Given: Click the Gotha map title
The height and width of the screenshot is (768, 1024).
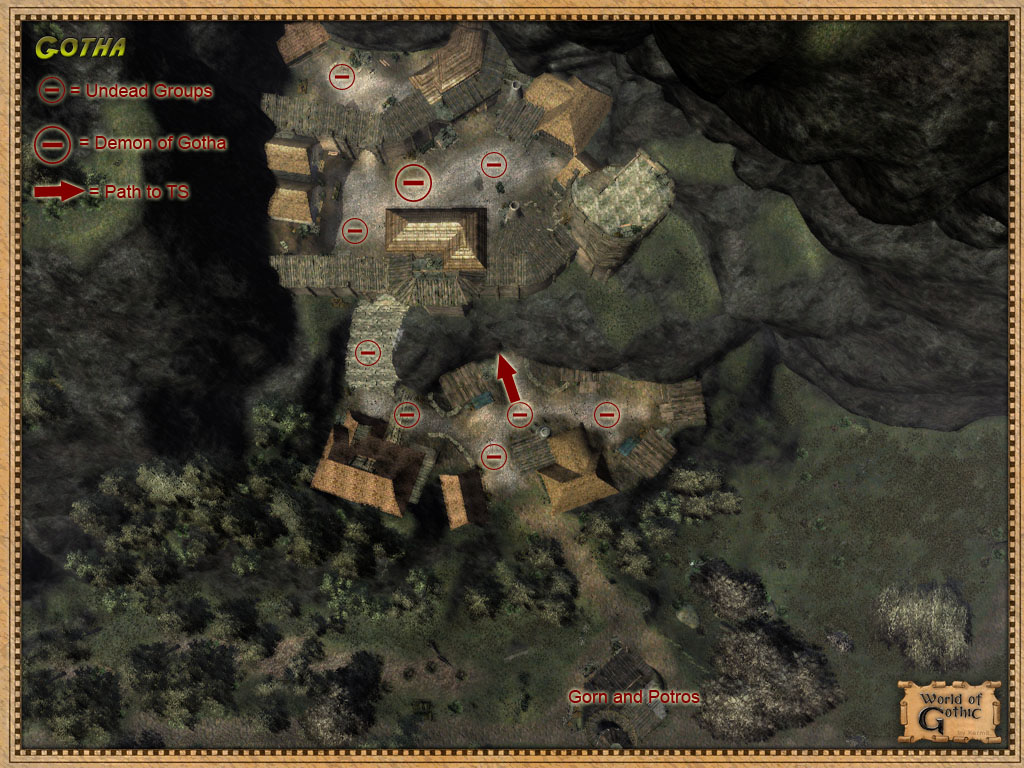Looking at the screenshot, I should (80, 47).
